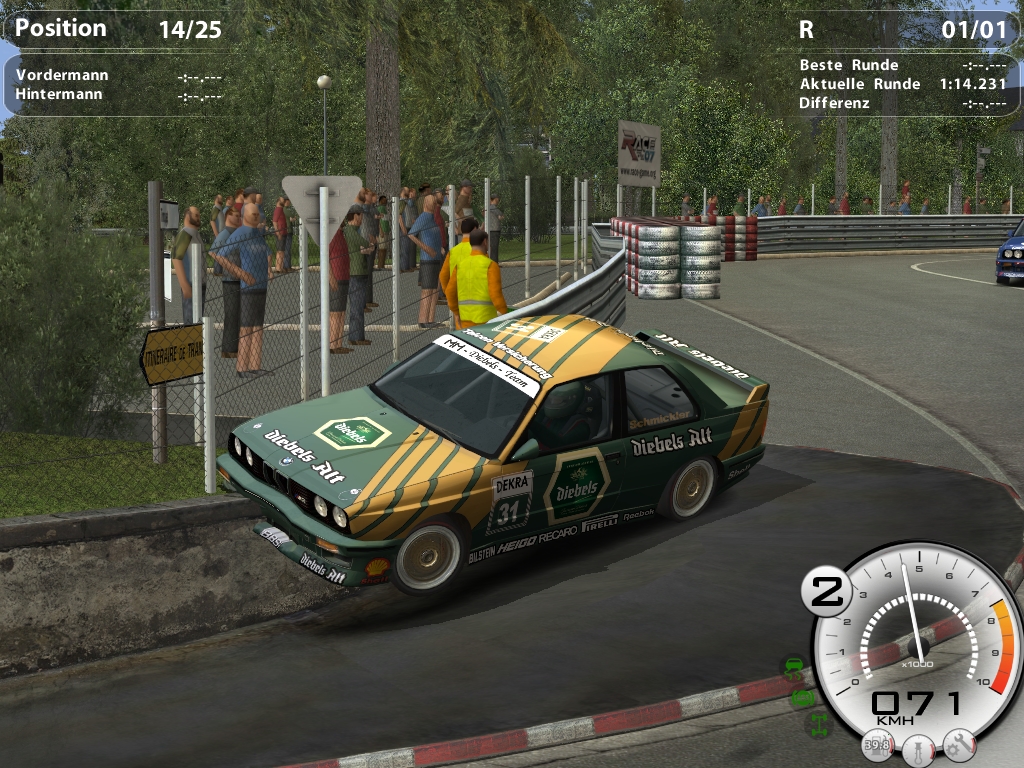This screenshot has height=768, width=1024.
Task: Click the traction control skidding-car icon
Action: coord(793,667)
